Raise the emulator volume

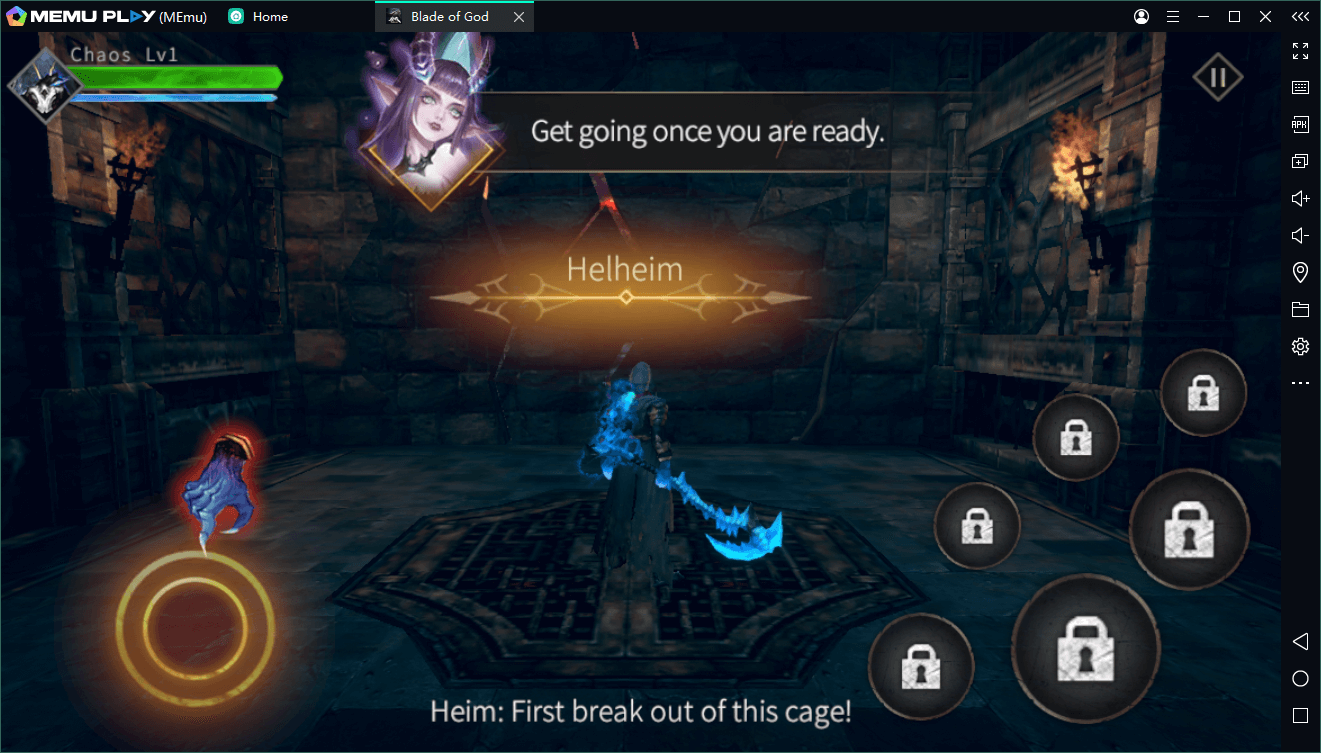coord(1300,199)
